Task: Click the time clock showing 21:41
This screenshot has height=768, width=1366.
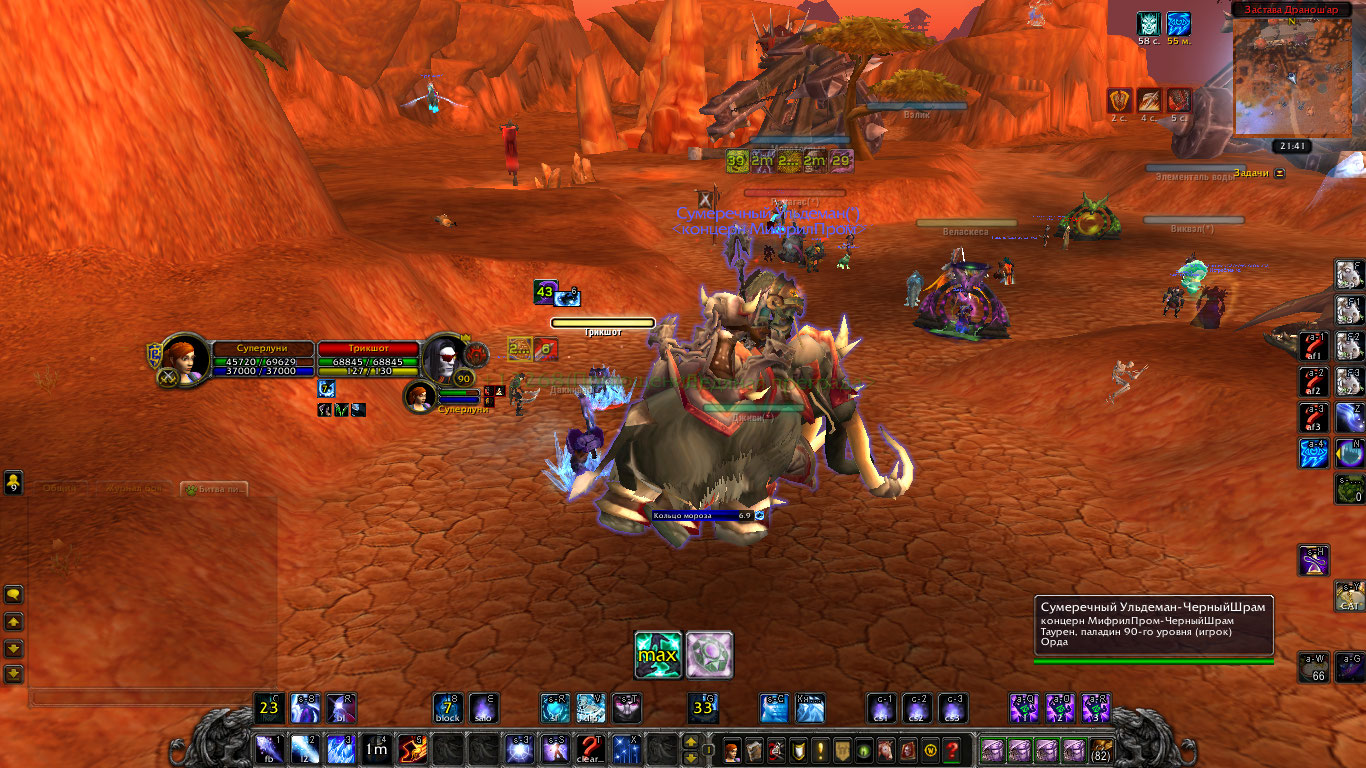Action: click(1290, 146)
